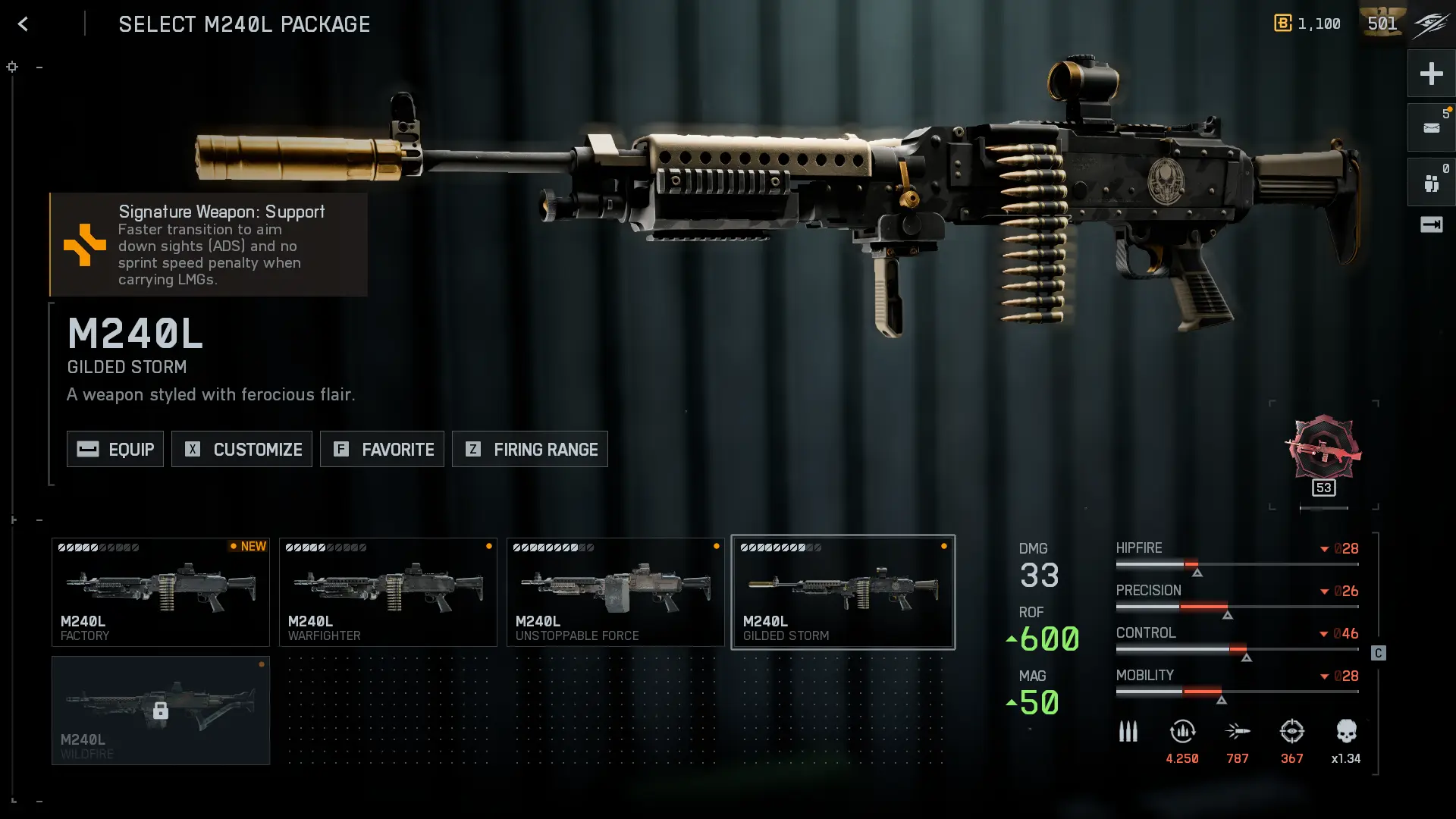
Task: Enter the Firing Range
Action: coord(530,449)
